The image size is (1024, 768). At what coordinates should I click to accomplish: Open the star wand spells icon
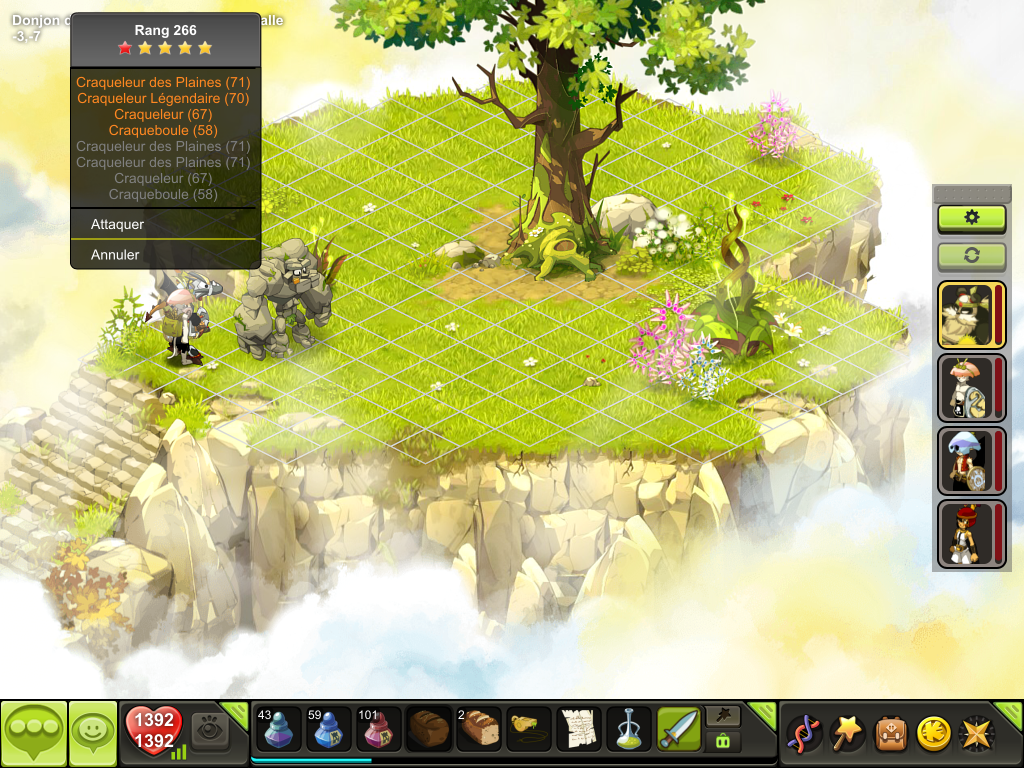tap(848, 733)
